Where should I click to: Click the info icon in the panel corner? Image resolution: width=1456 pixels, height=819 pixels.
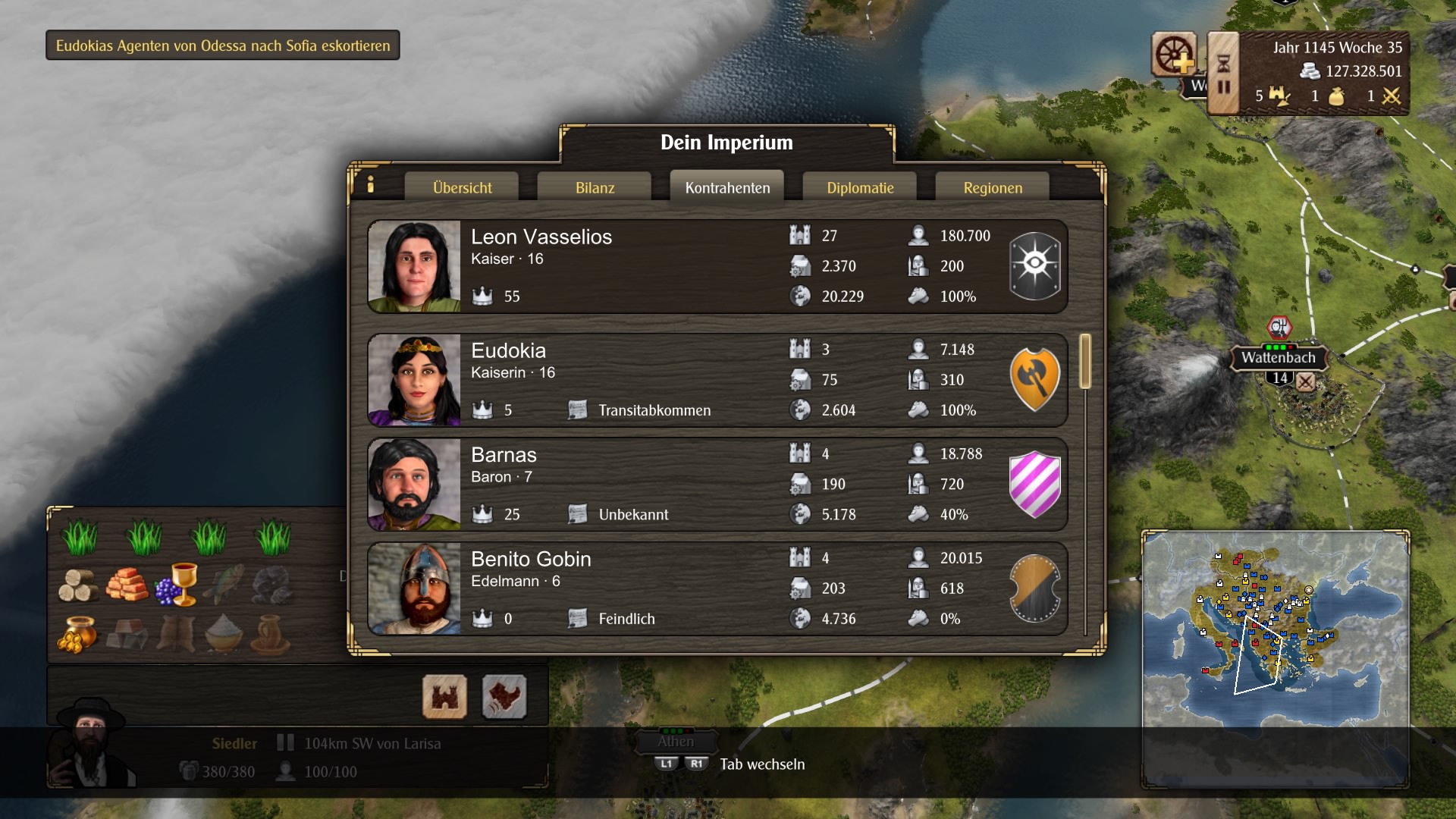[371, 184]
